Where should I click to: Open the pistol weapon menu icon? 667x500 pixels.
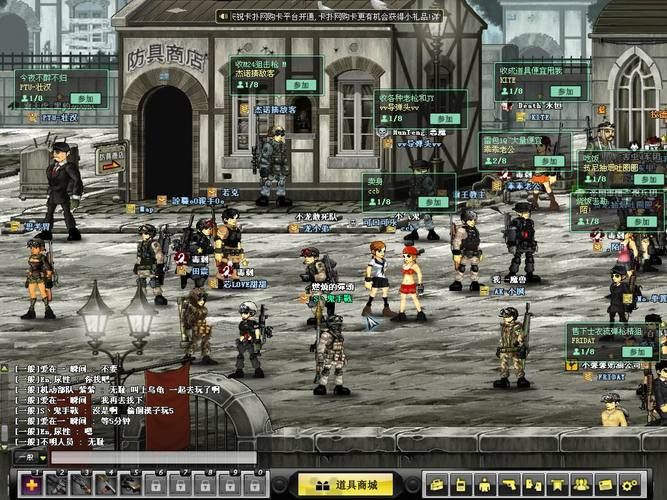[x=509, y=485]
